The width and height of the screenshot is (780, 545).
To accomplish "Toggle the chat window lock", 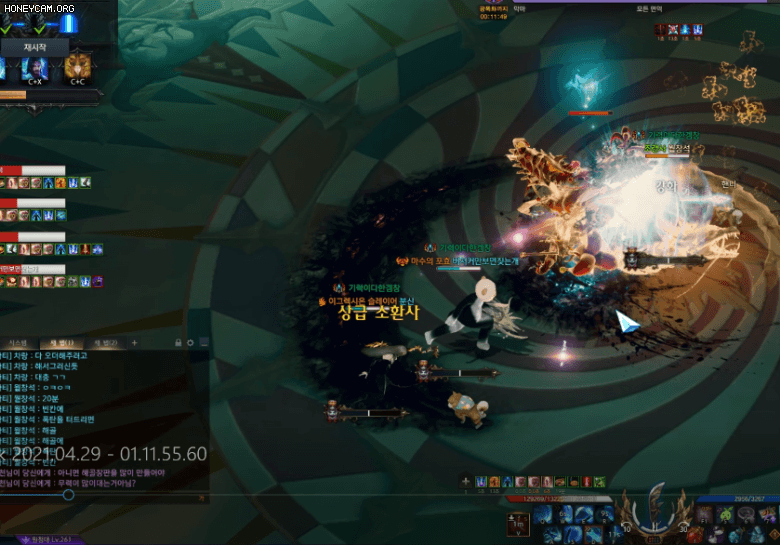I will tap(177, 343).
